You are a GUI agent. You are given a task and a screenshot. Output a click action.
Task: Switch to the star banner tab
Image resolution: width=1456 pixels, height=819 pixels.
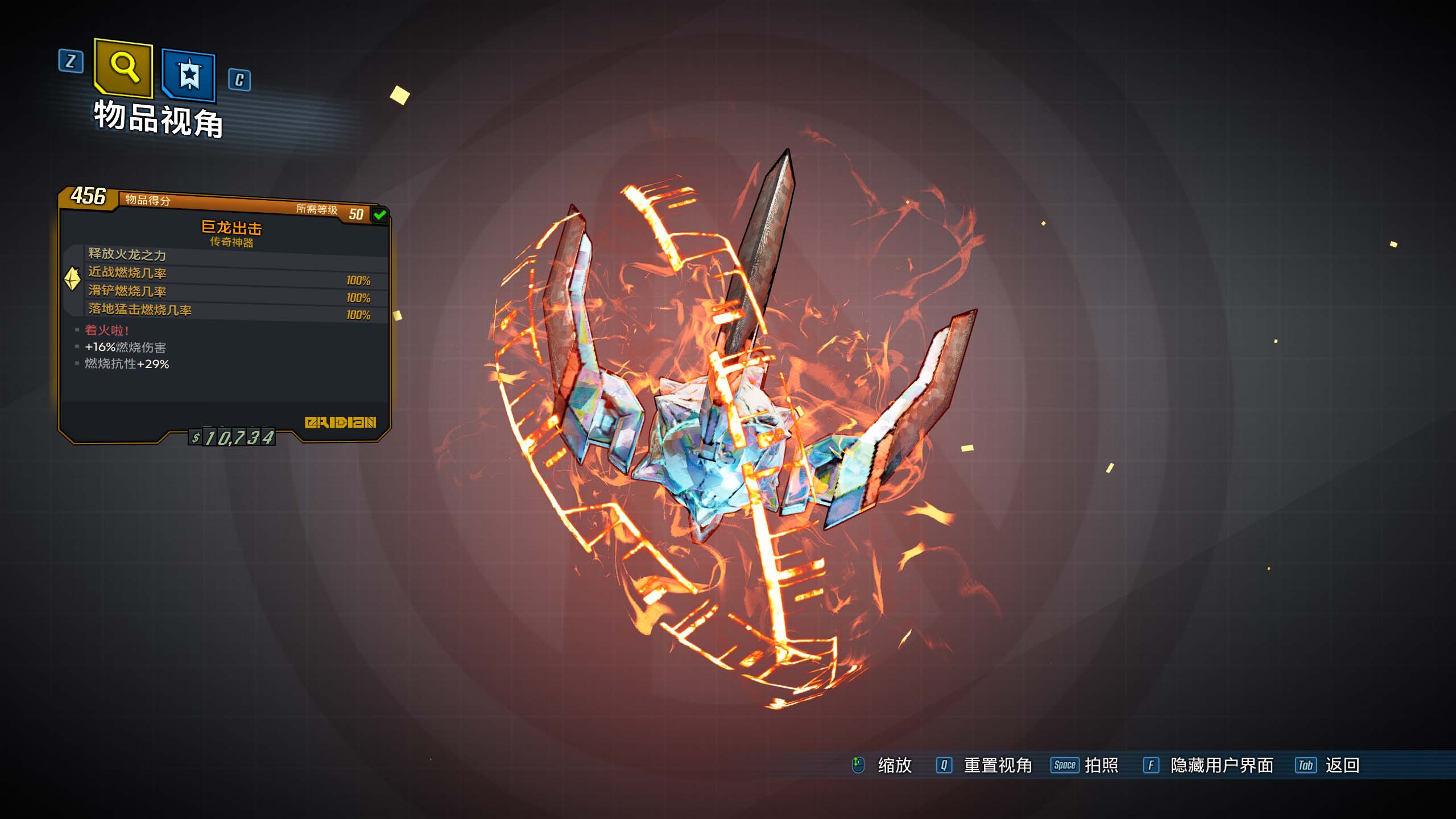pos(189,75)
